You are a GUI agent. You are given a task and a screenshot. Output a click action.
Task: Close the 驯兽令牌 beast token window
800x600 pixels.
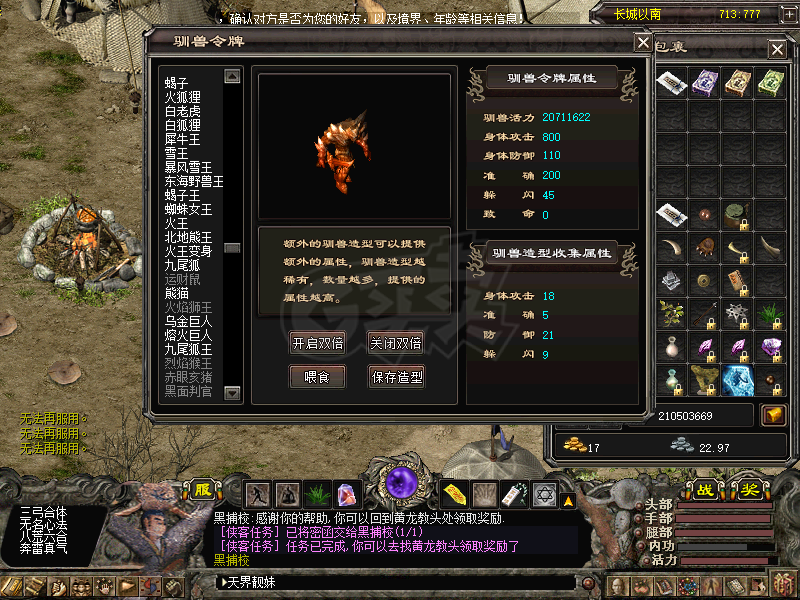tap(642, 42)
